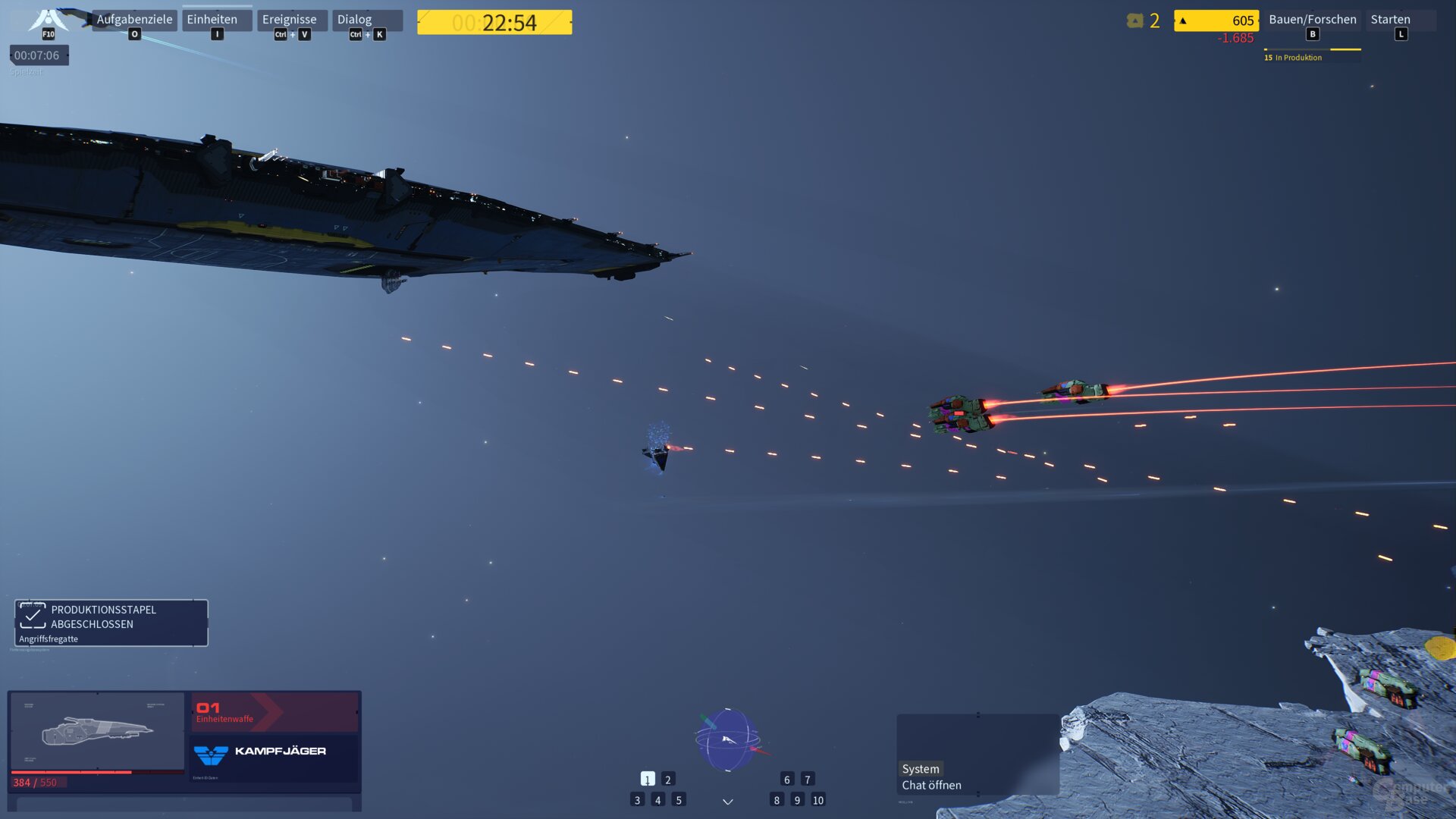Screen dimensions: 1456x819
Task: Click the supply crate icon showing 2
Action: point(1134,21)
